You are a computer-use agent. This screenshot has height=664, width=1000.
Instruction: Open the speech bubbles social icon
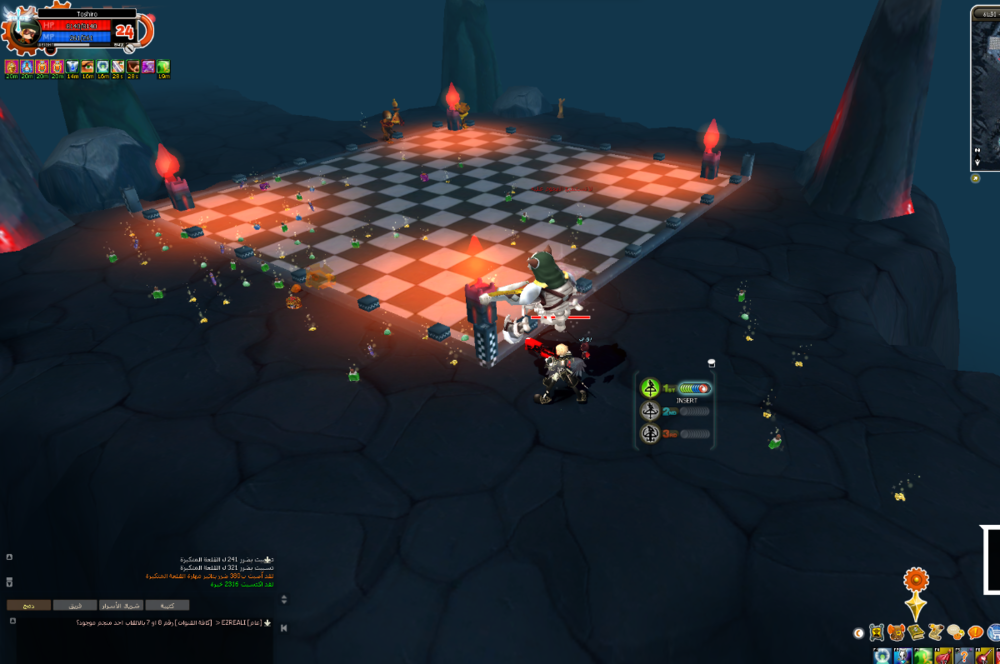955,632
